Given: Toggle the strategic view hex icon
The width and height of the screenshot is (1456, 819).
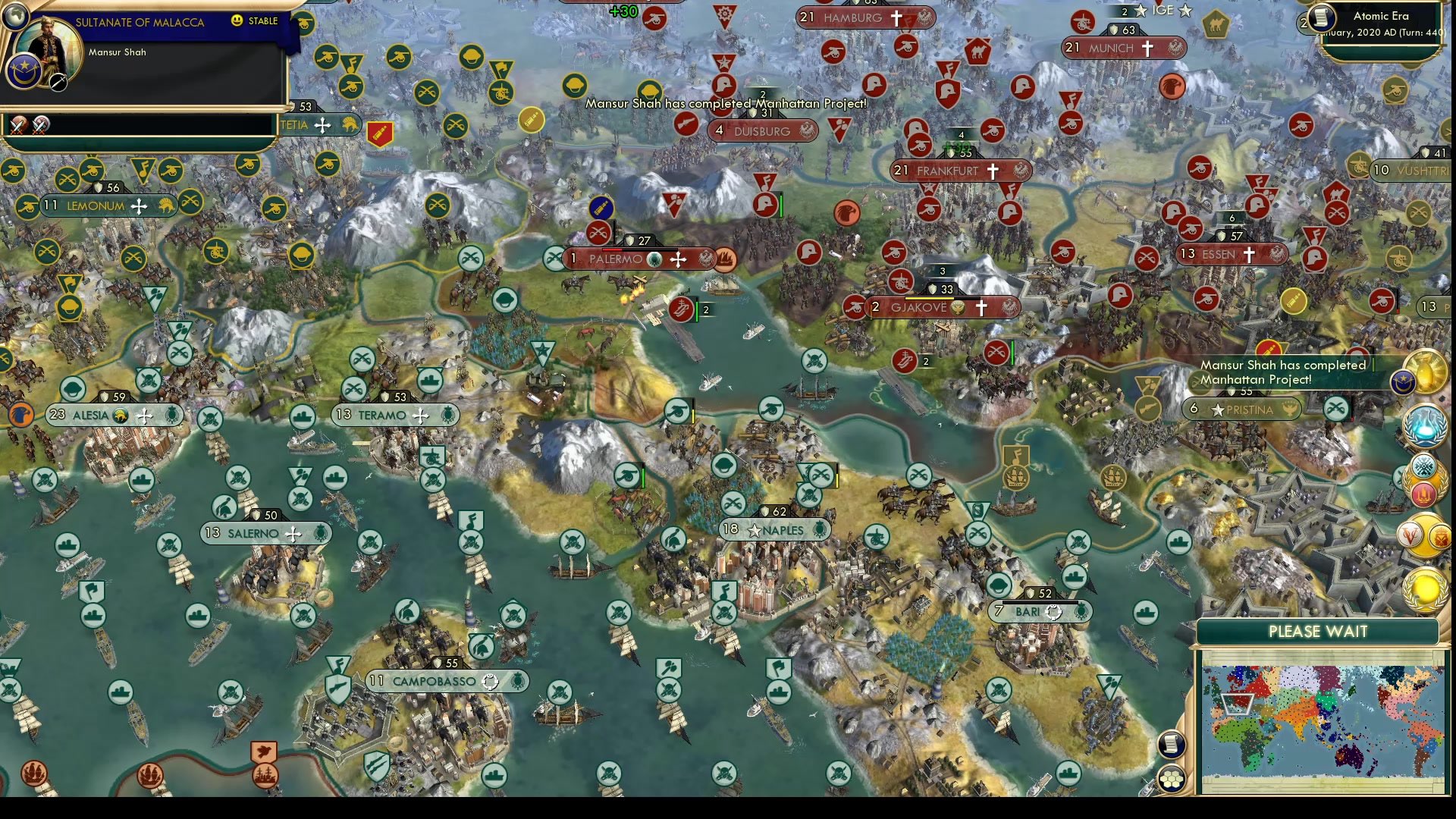Looking at the screenshot, I should [1172, 779].
